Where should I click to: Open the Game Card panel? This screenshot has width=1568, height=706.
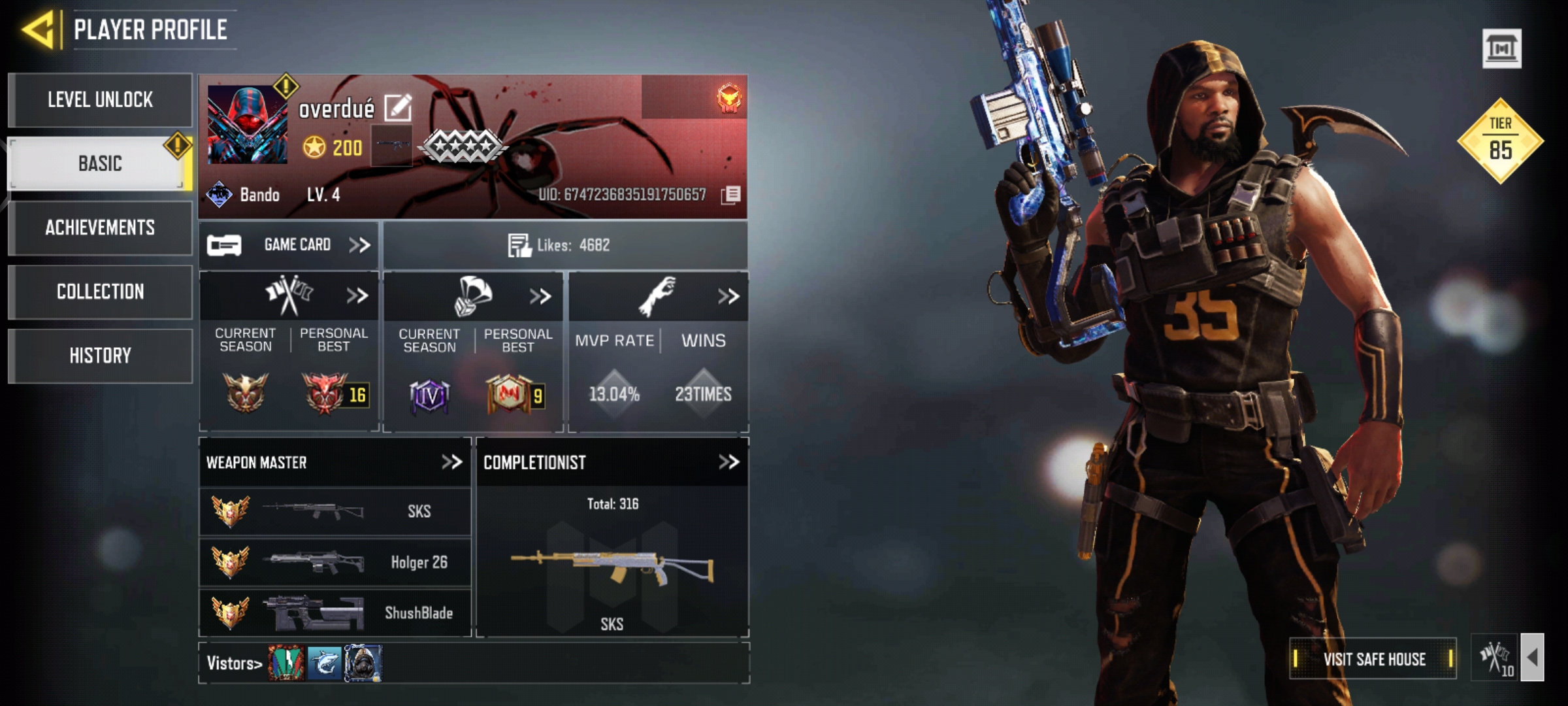pos(289,245)
